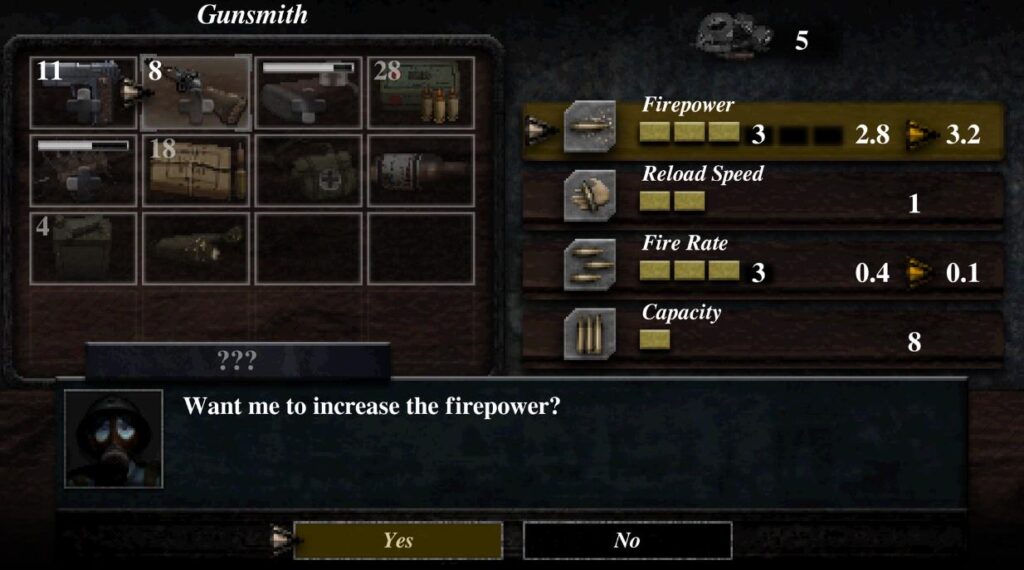This screenshot has height=570, width=1024.
Task: Select the green ammo box with 28 rounds
Action: [421, 92]
